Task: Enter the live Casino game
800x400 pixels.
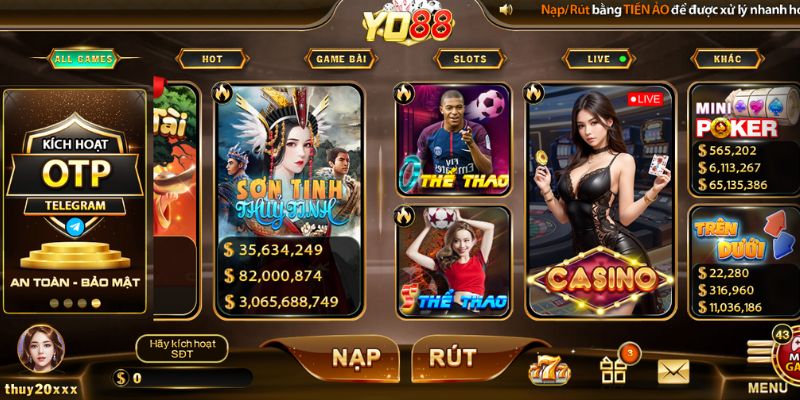Action: click(x=599, y=200)
